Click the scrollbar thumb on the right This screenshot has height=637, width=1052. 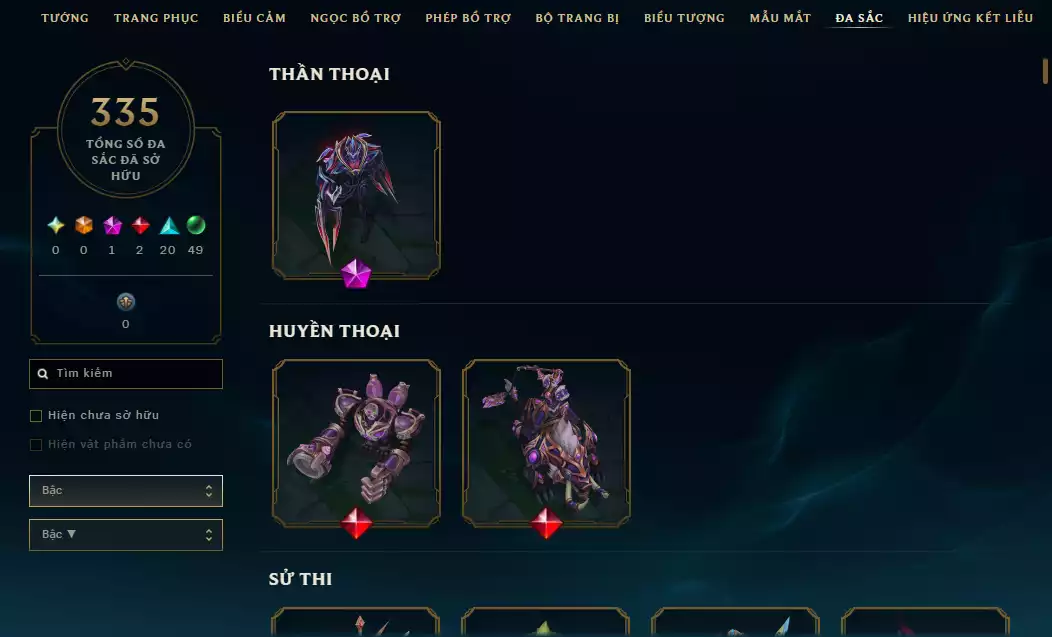(x=1045, y=72)
